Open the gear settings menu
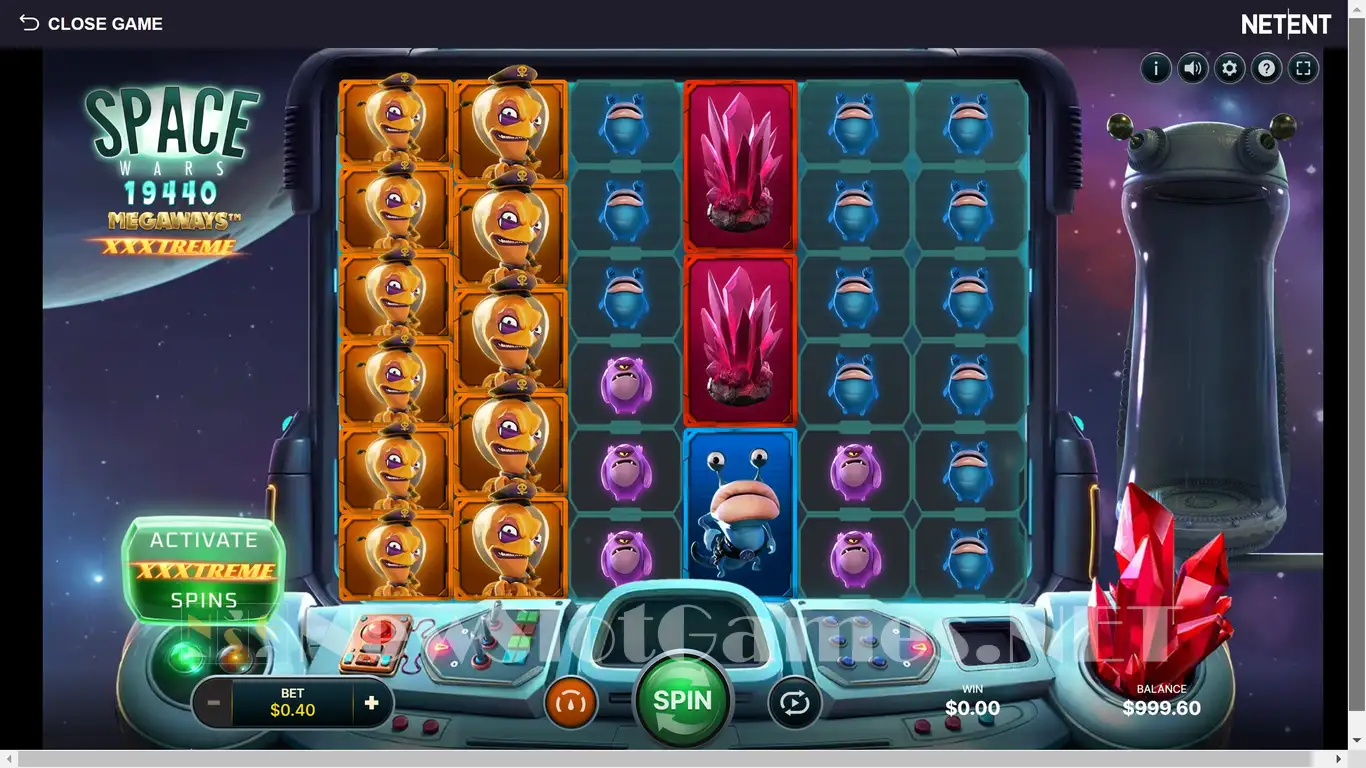The image size is (1366, 768). [x=1230, y=69]
